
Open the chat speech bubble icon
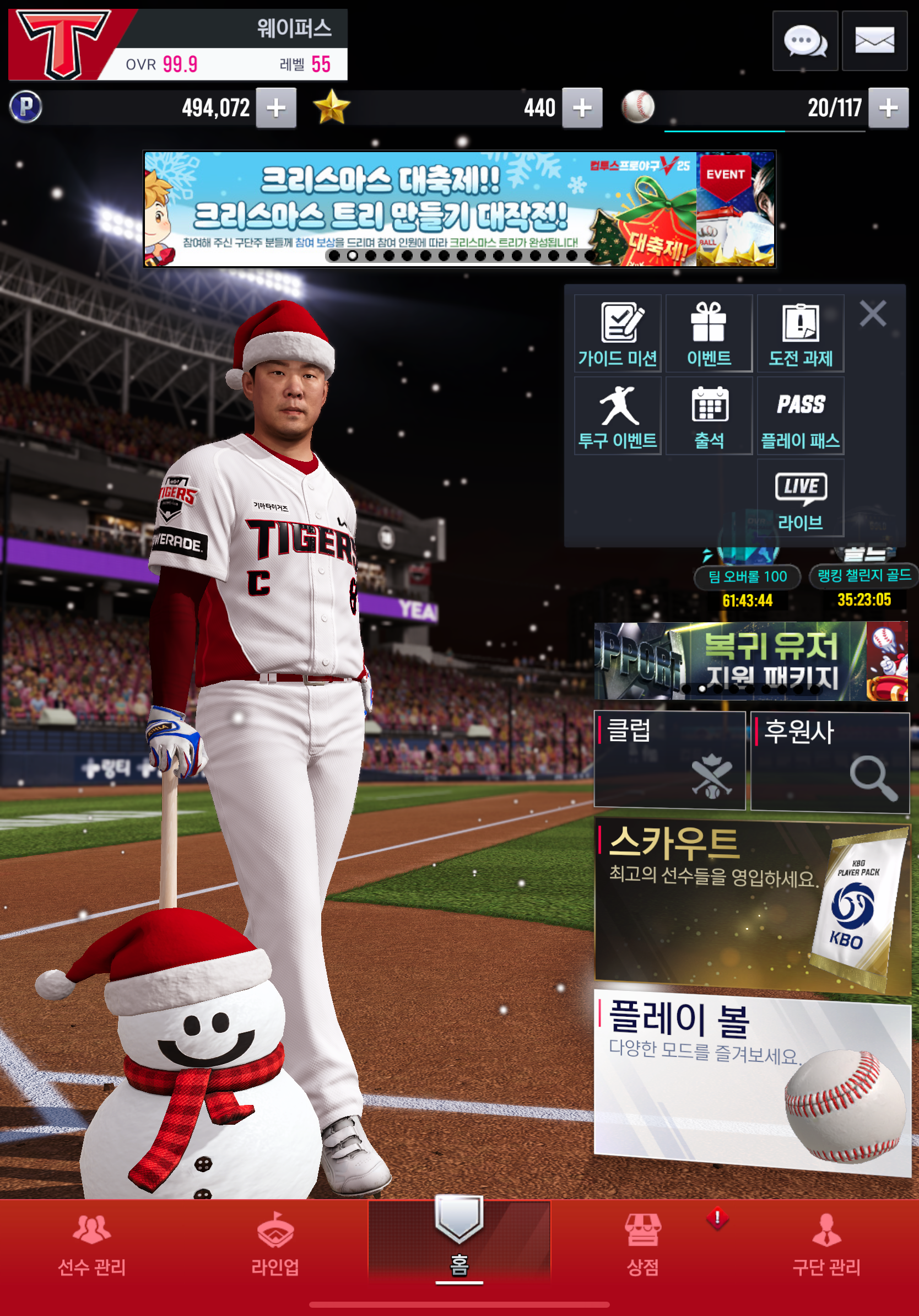point(804,41)
